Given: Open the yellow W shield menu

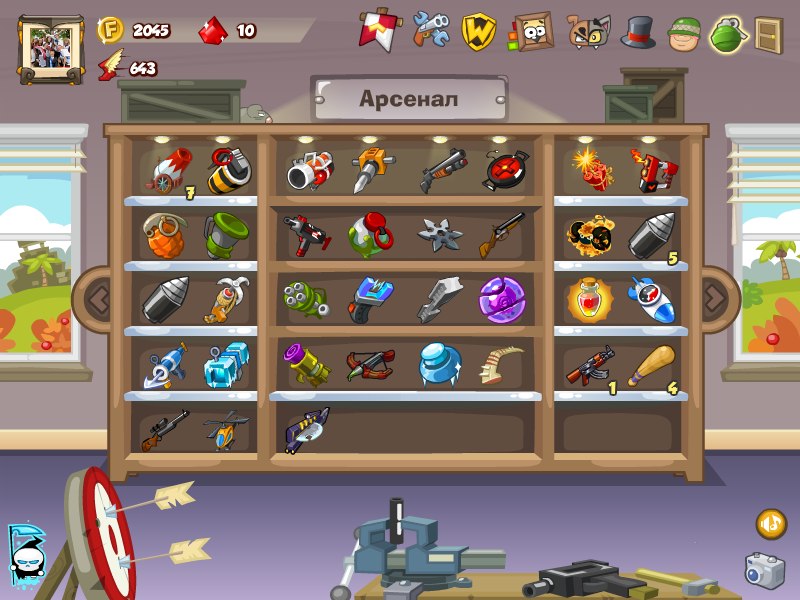Looking at the screenshot, I should pos(479,31).
